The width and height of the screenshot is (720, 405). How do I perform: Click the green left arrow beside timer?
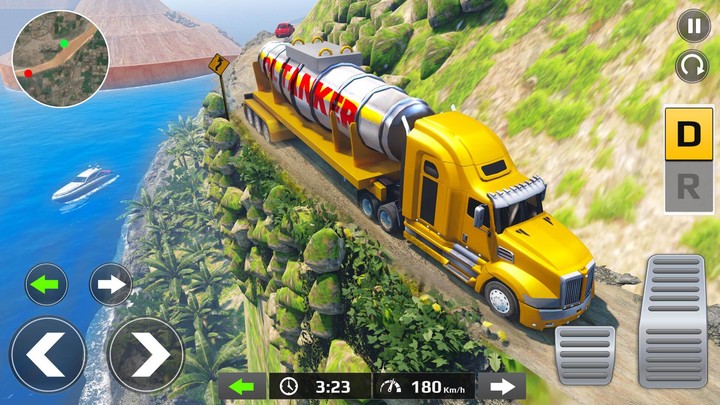pos(242,386)
